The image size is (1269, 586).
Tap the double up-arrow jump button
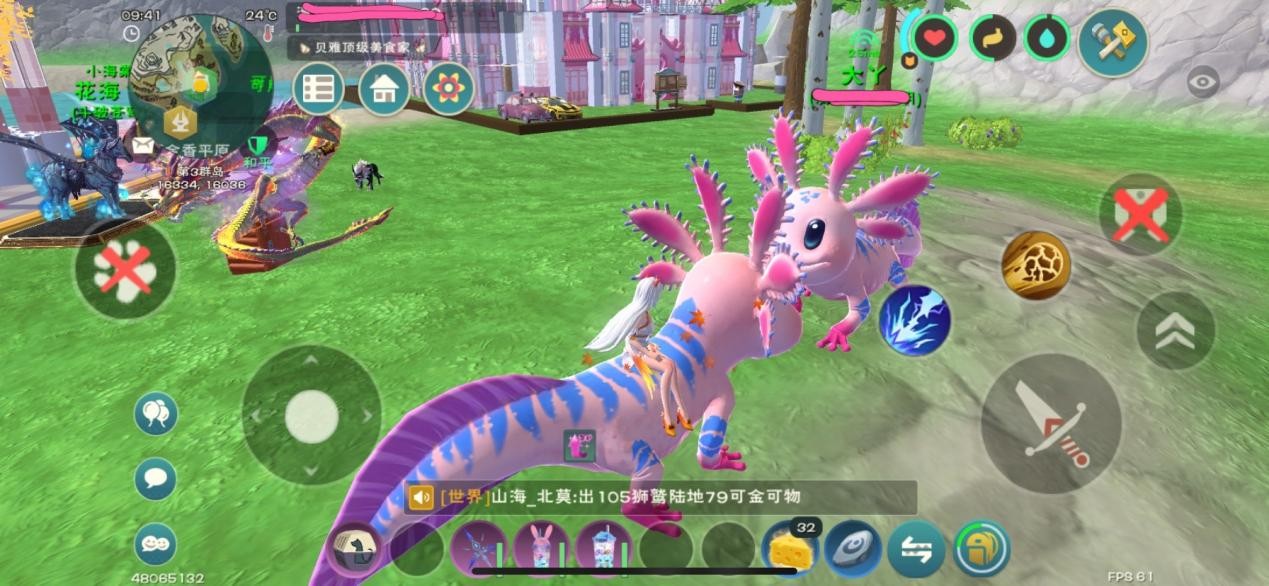click(1175, 331)
